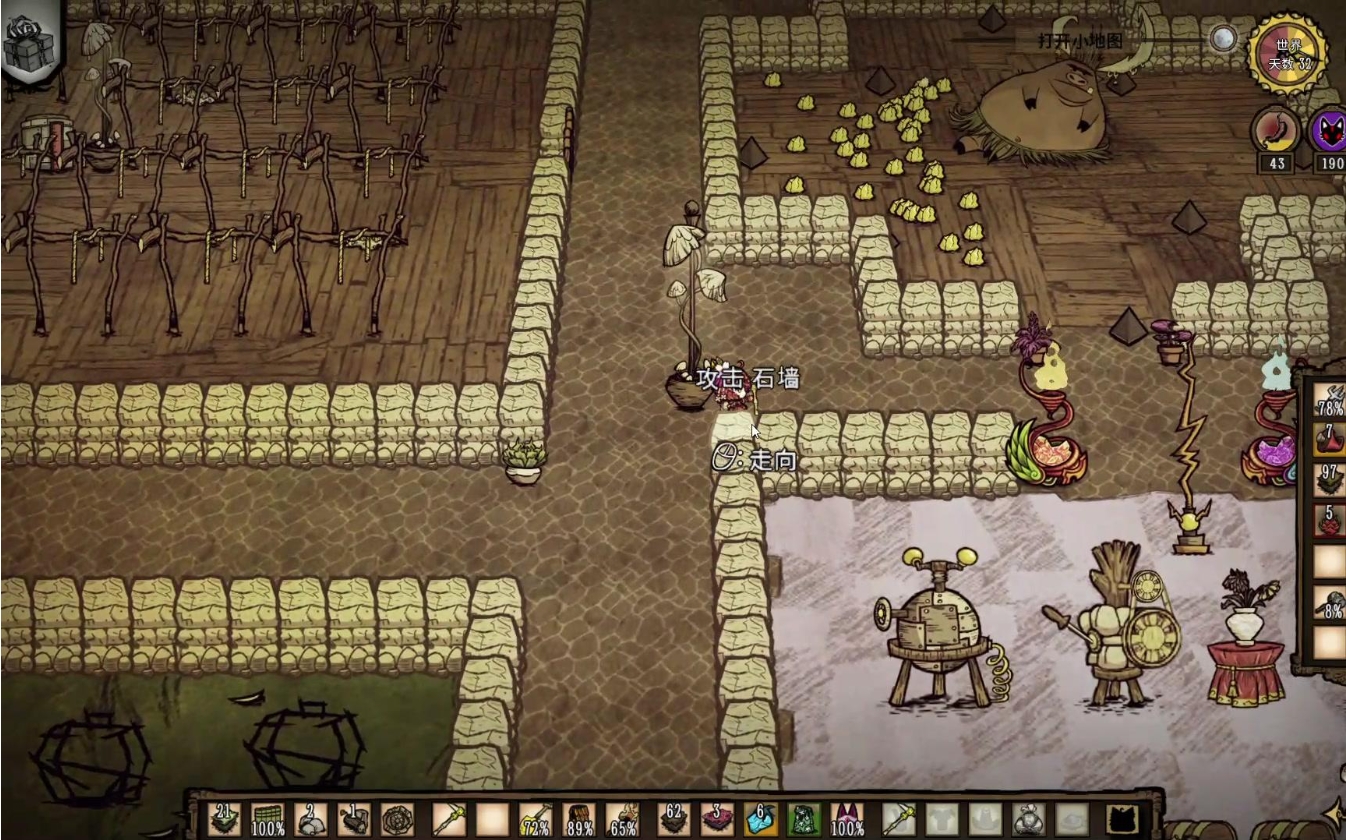This screenshot has width=1346, height=840.
Task: Pick the pink-eared item at 100%
Action: [847, 820]
